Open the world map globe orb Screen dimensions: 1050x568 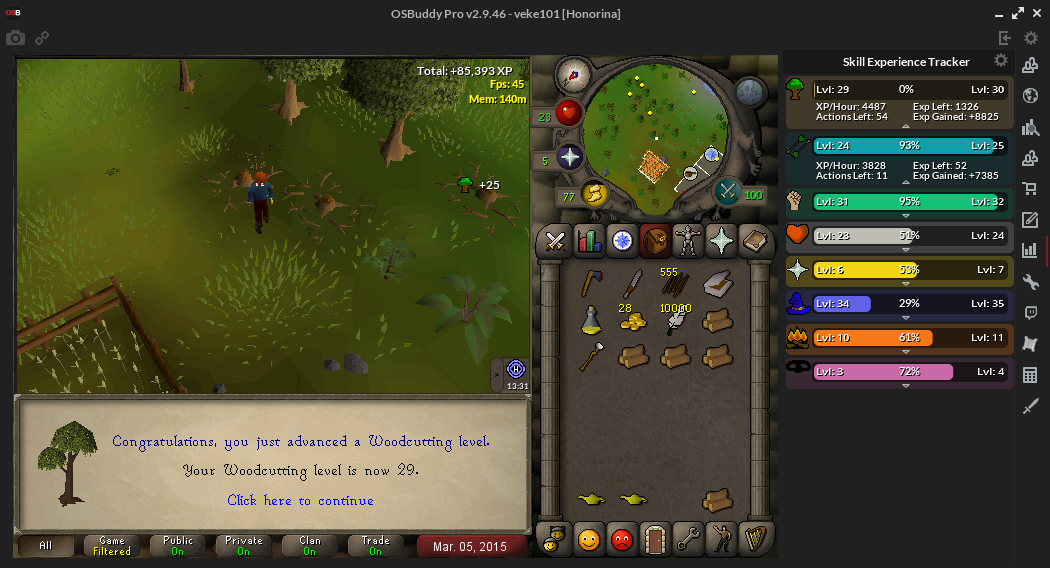pos(751,92)
